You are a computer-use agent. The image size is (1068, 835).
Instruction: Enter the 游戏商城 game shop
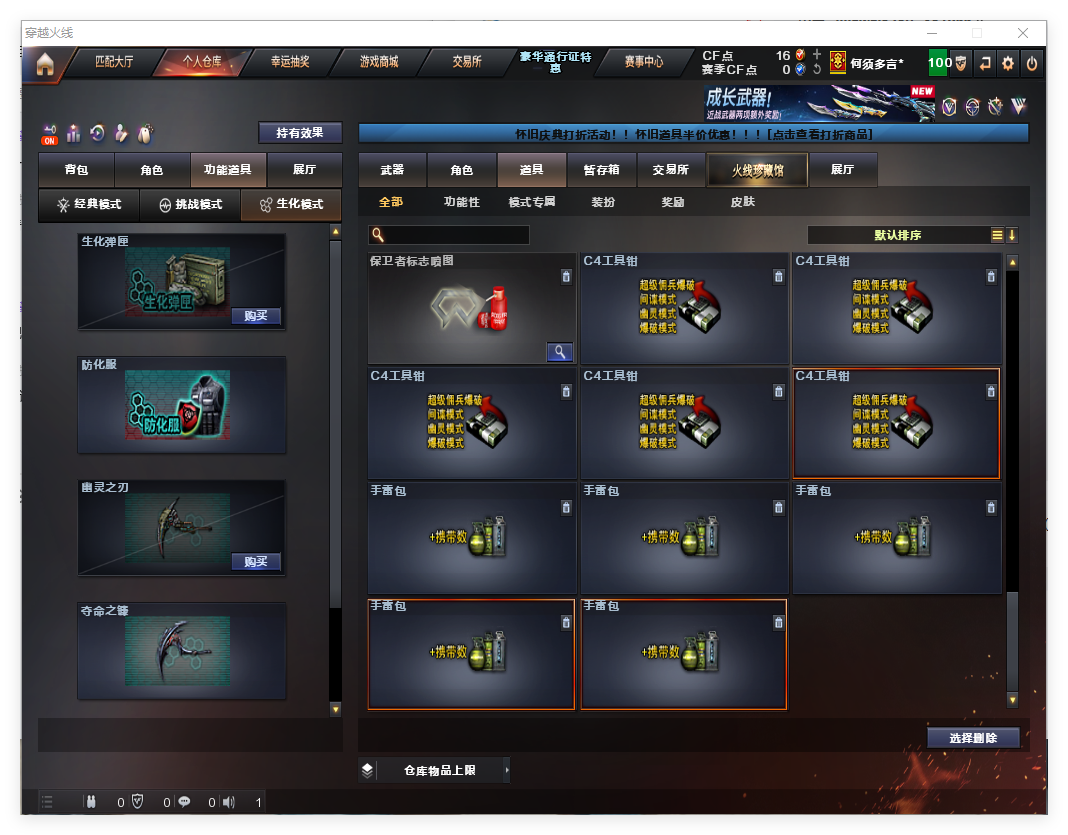379,62
